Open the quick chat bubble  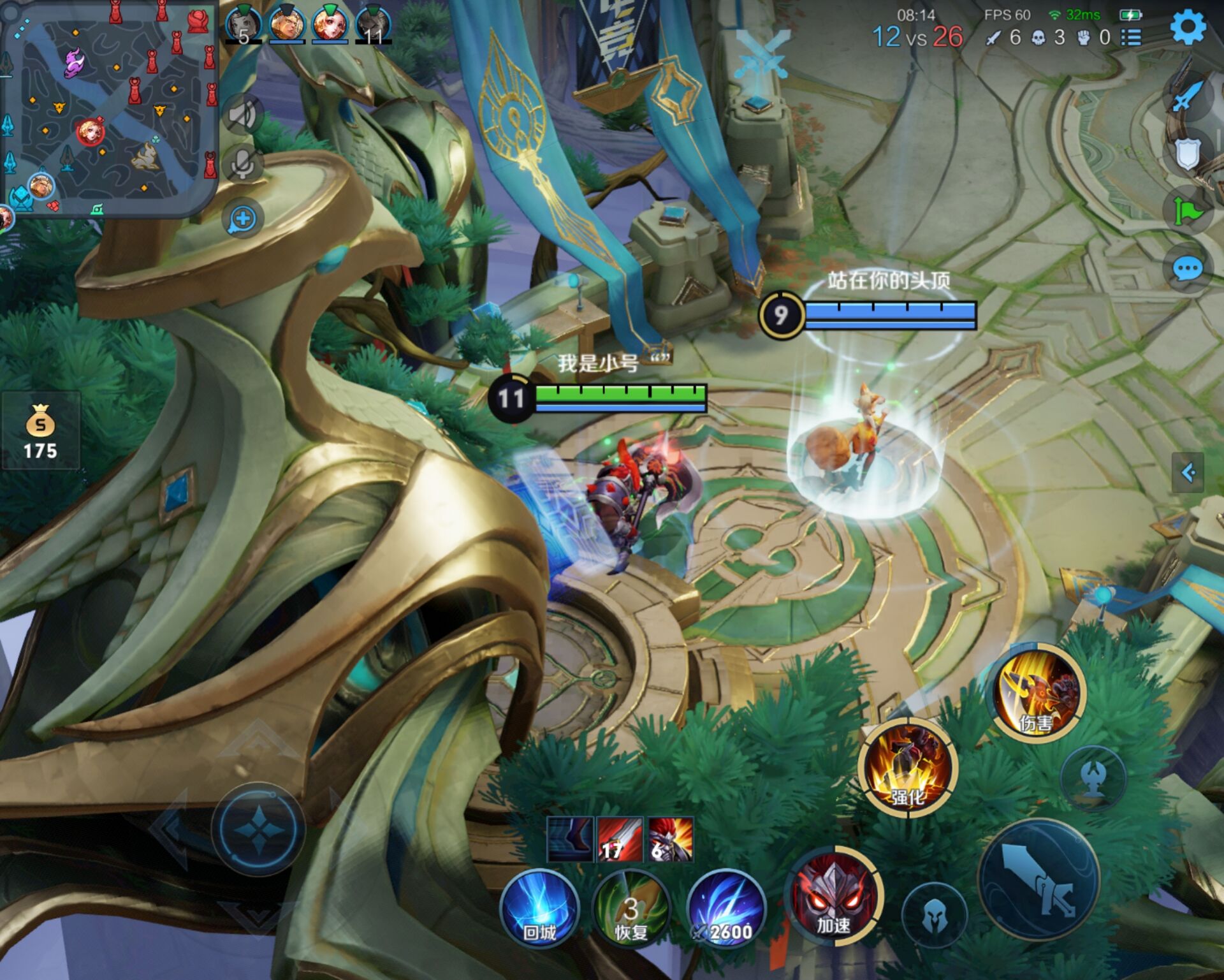pos(1187,268)
